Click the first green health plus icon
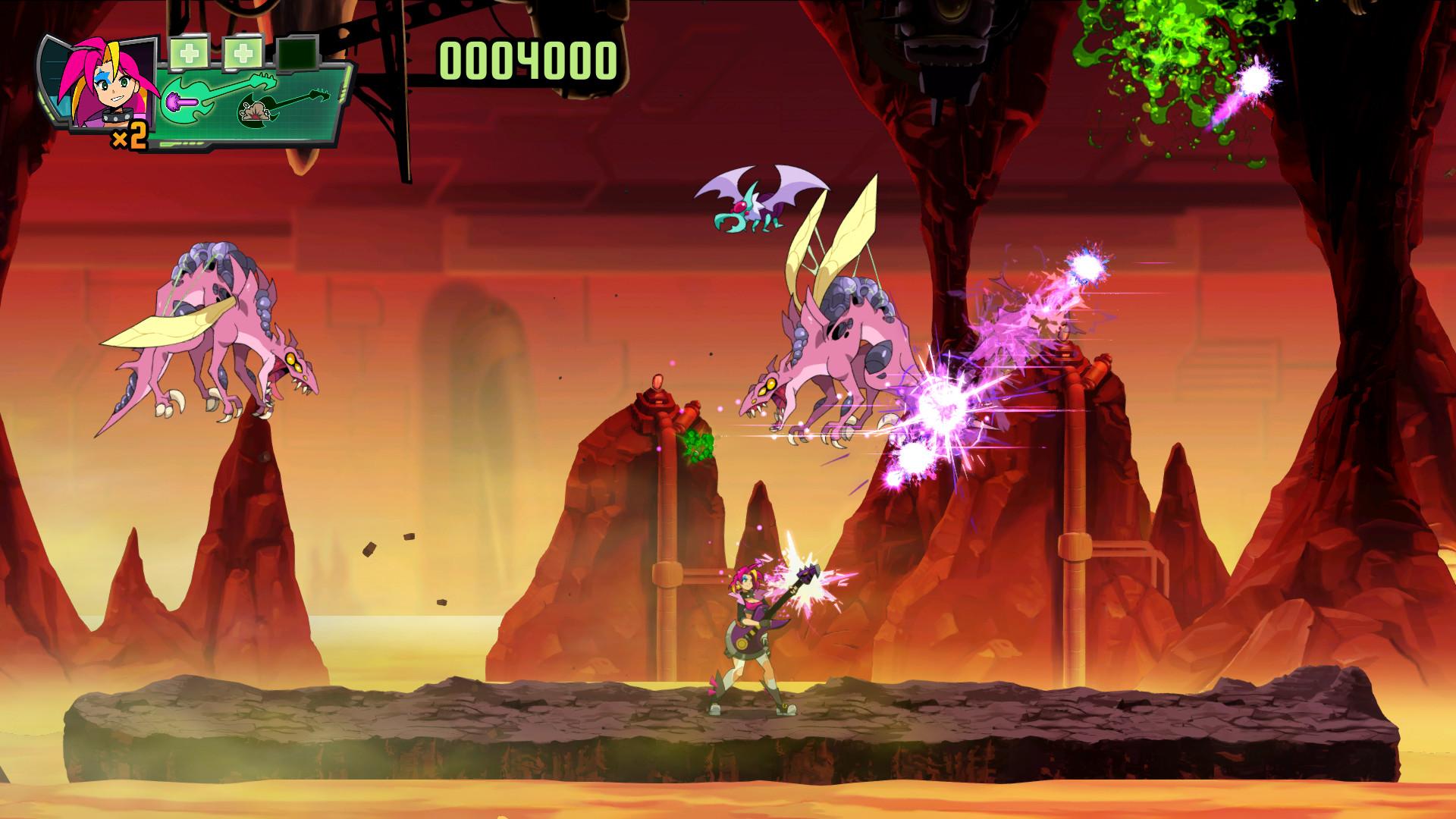Viewport: 1456px width, 819px height. coord(190,53)
